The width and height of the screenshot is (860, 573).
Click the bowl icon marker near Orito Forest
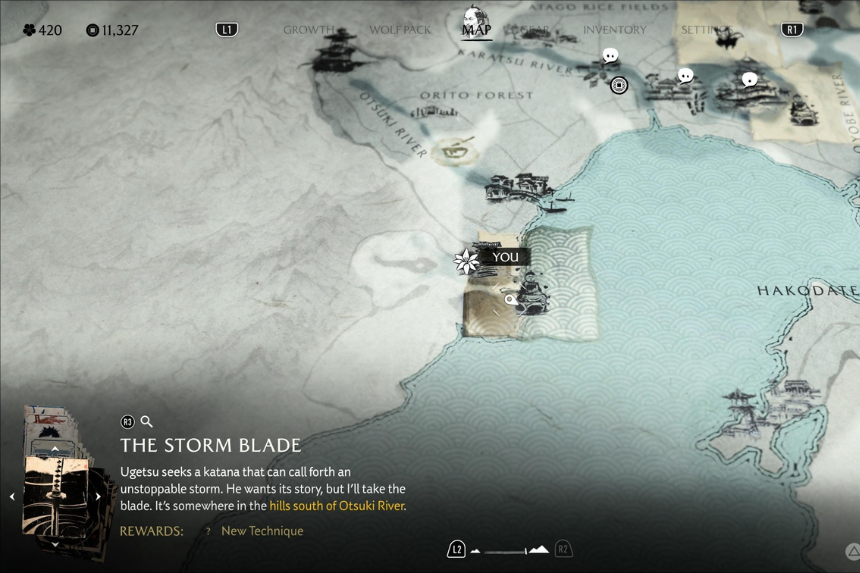click(460, 150)
